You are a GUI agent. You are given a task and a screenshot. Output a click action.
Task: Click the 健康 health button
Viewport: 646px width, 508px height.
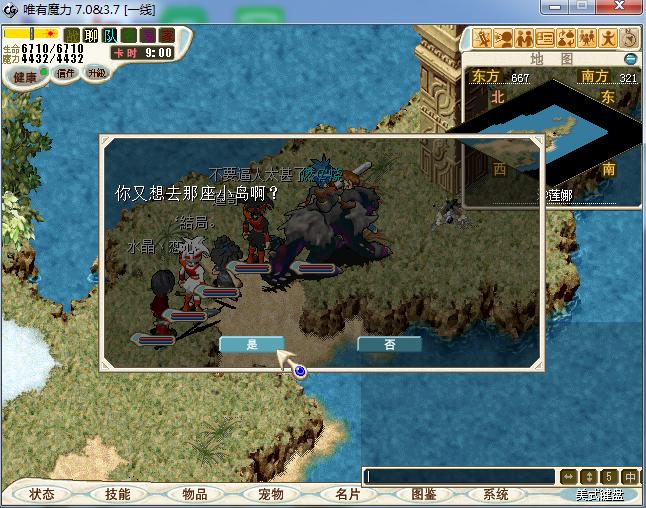[x=25, y=76]
